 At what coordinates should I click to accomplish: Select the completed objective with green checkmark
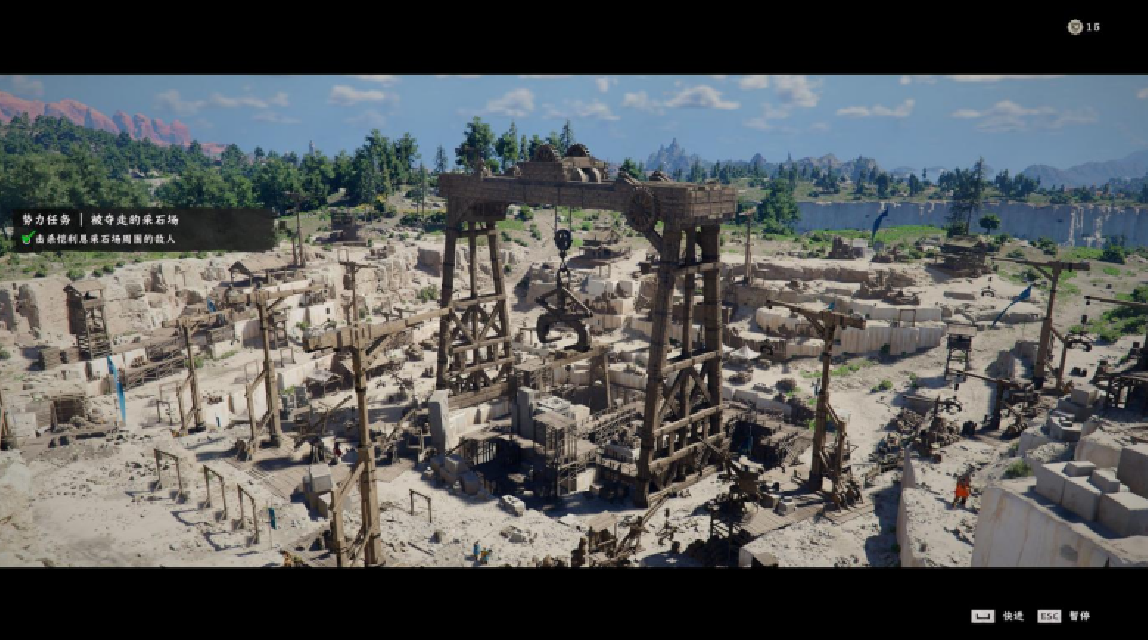click(98, 239)
